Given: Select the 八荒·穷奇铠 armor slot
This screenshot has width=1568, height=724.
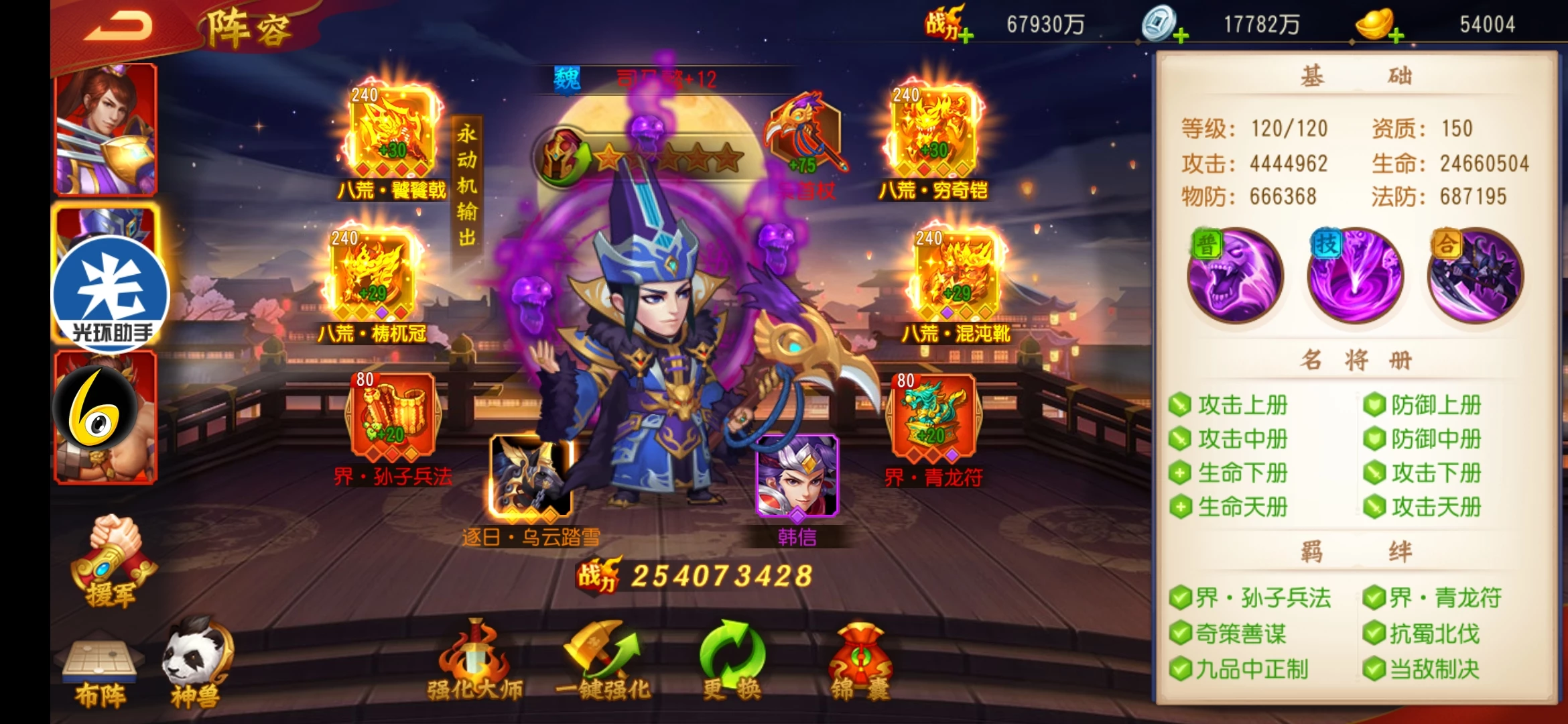Looking at the screenshot, I should coord(933,131).
